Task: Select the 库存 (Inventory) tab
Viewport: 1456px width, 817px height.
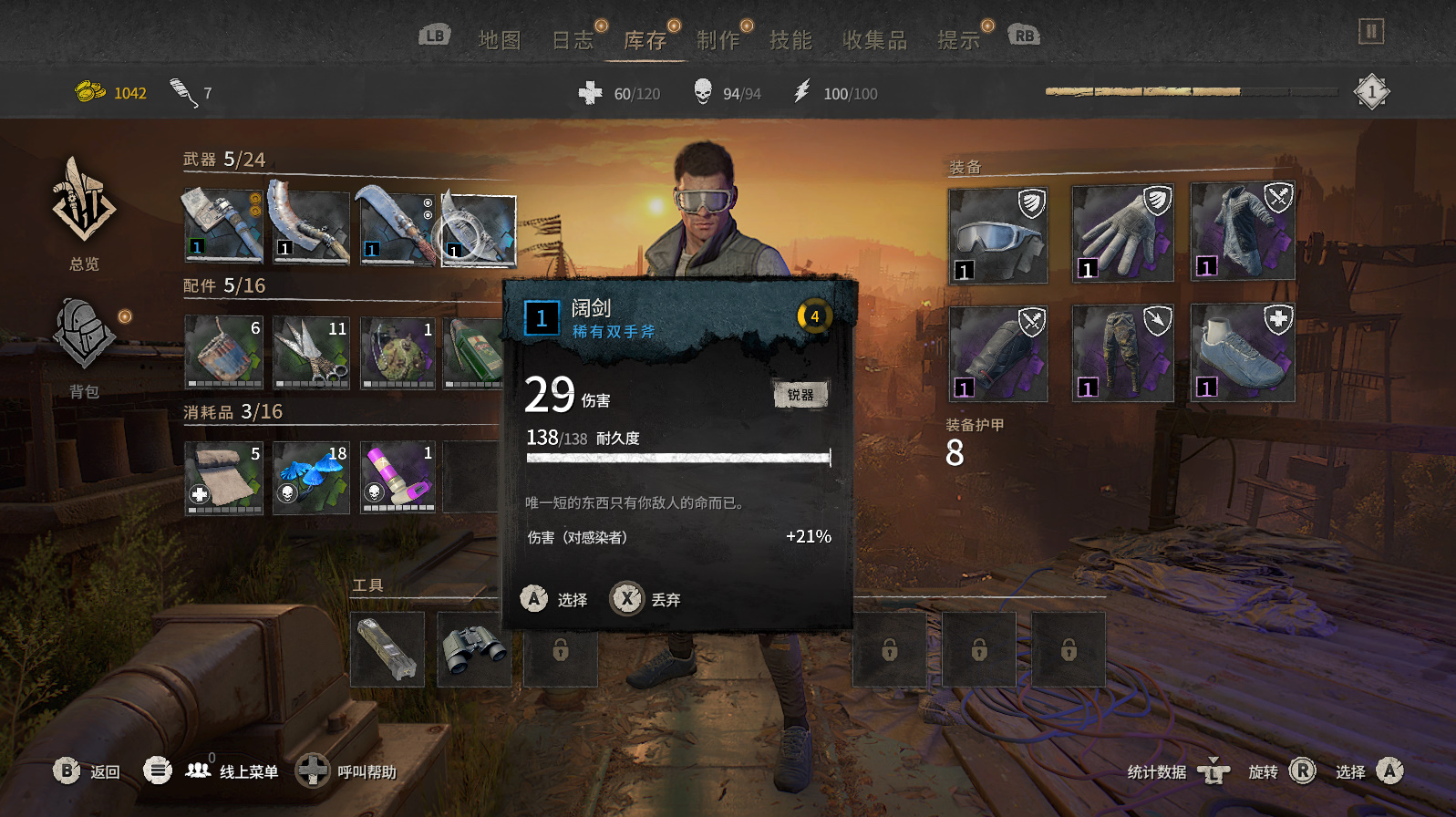Action: click(x=645, y=40)
